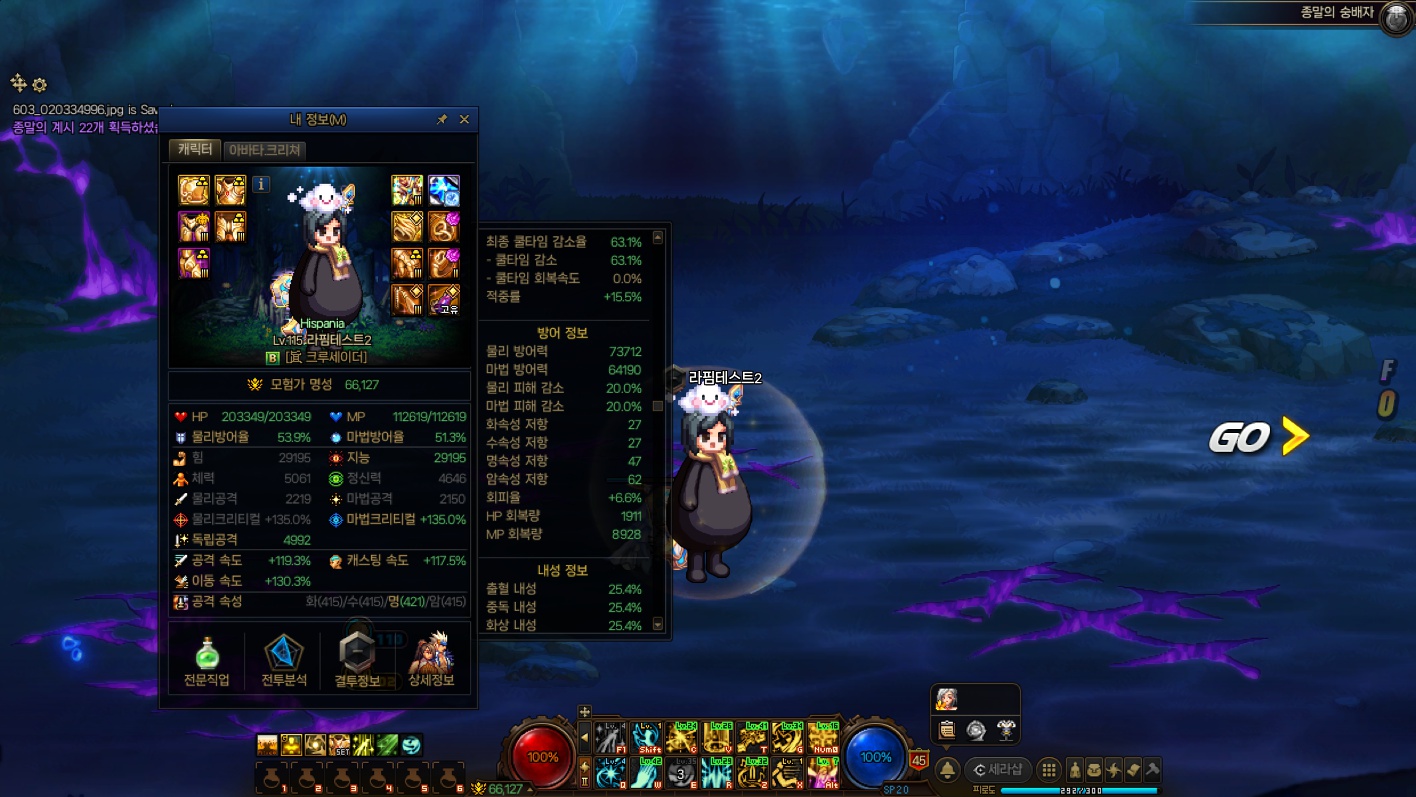Open Detailed Info (상세정보)

[x=431, y=661]
